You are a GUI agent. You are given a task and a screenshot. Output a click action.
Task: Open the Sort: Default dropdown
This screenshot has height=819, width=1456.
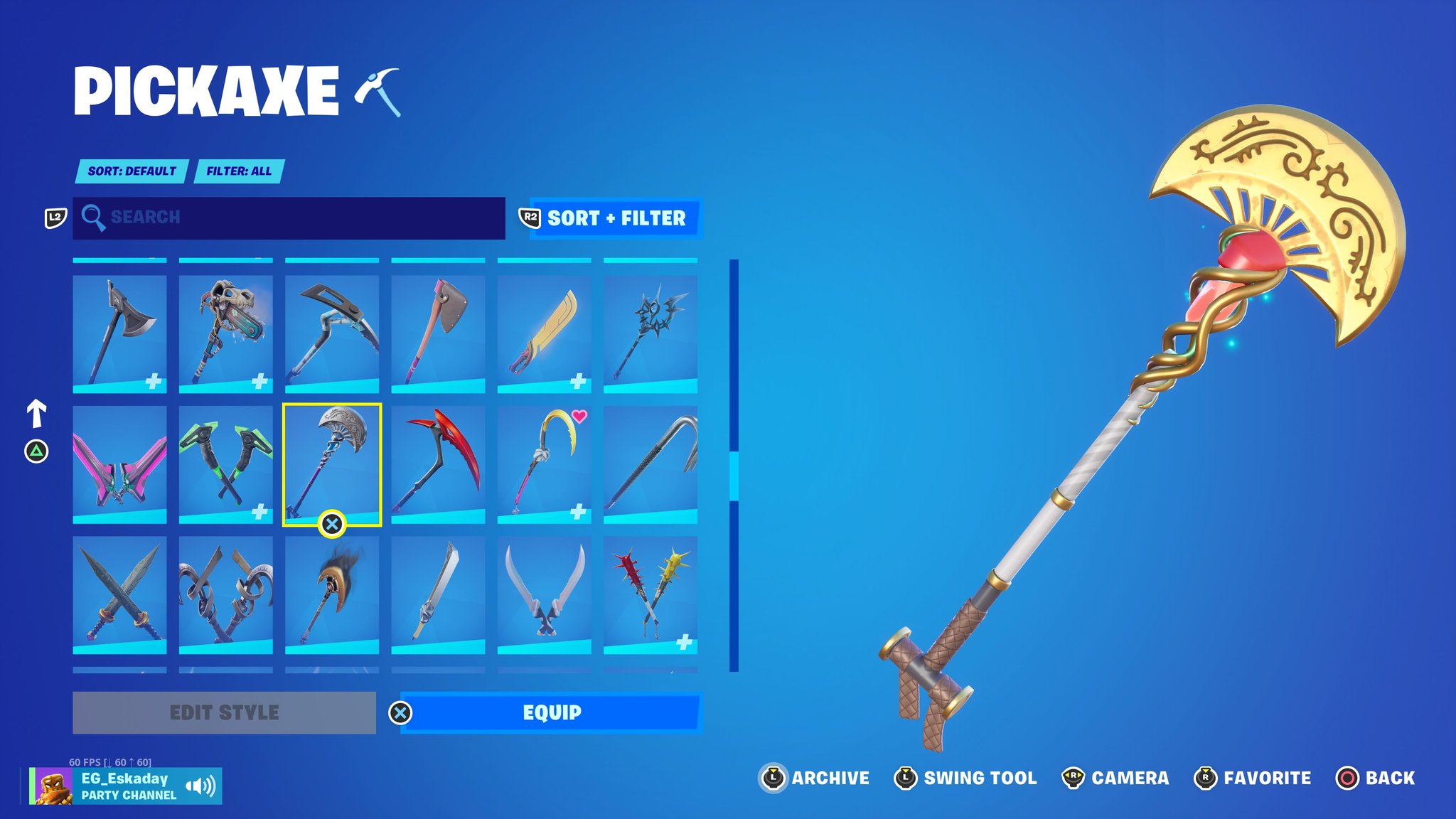click(132, 171)
